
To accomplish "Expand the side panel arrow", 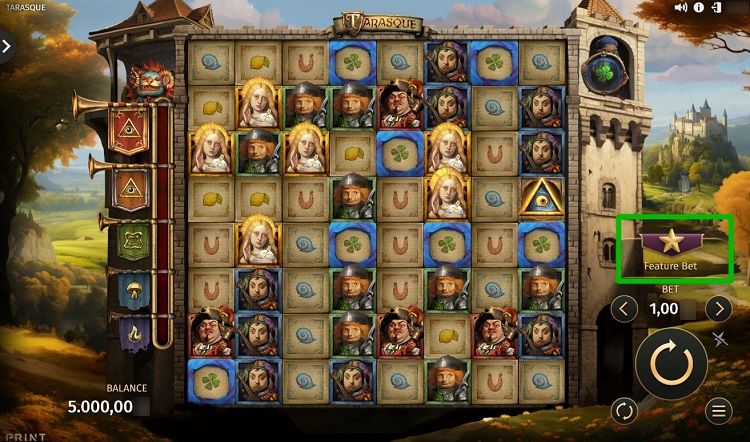I will coord(7,46).
